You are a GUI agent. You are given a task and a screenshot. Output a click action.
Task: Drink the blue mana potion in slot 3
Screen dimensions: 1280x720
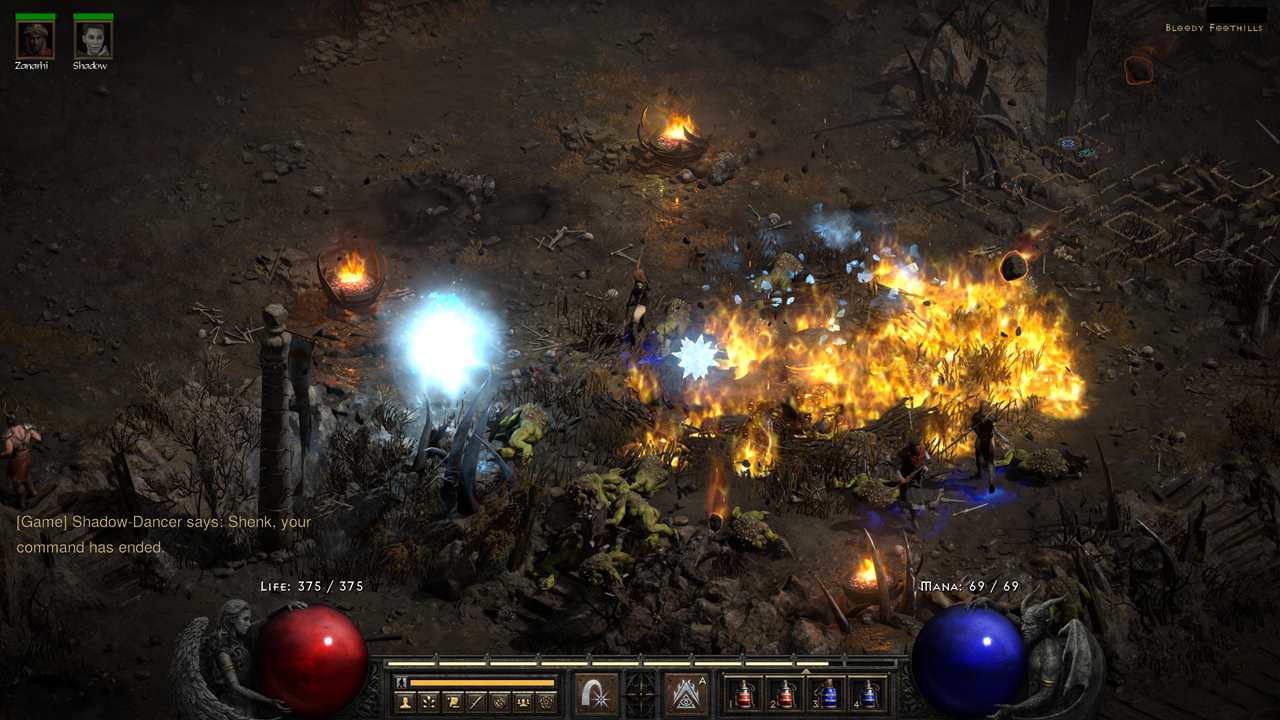click(827, 694)
